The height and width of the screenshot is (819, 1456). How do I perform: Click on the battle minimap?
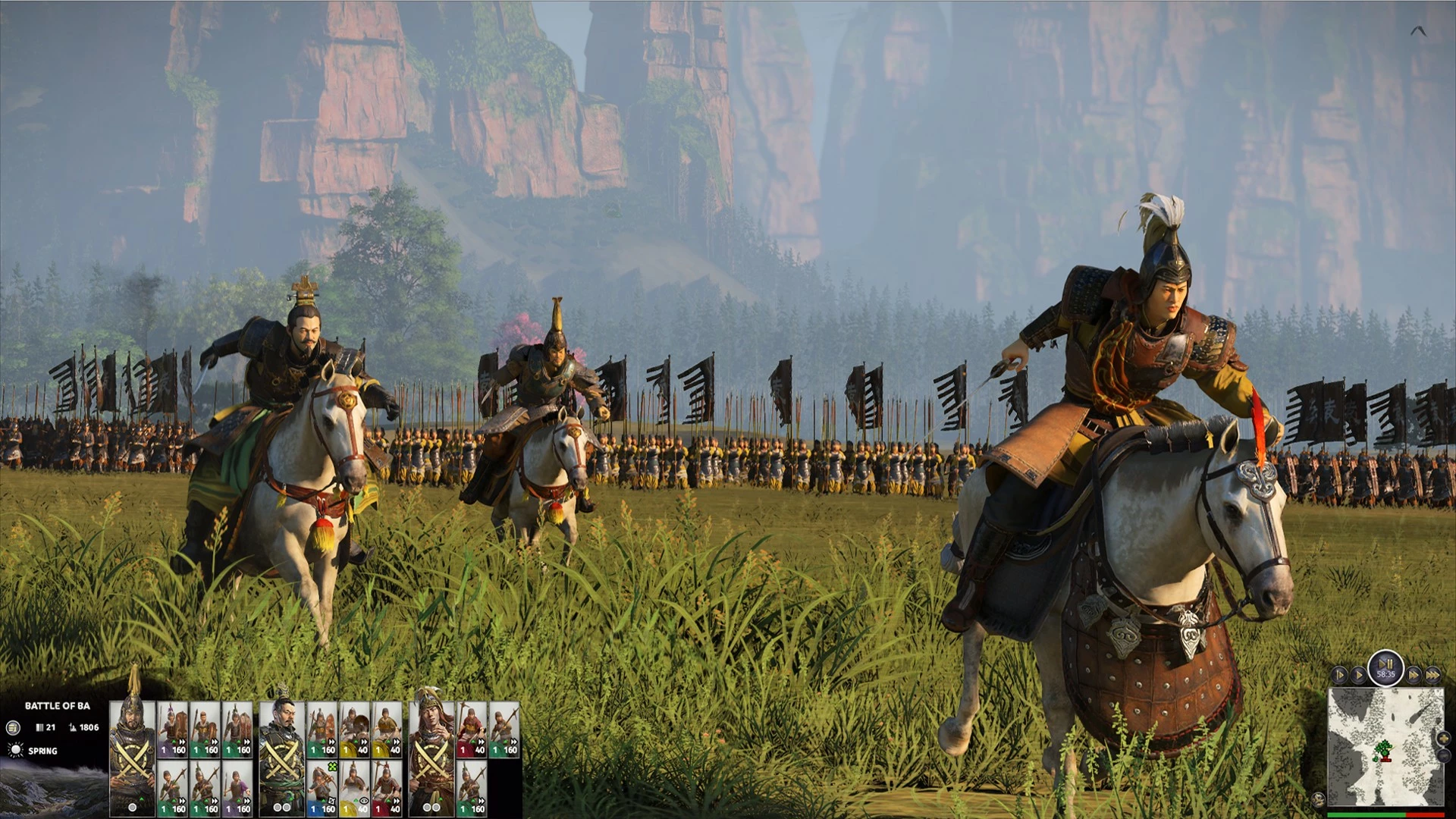click(x=1385, y=747)
